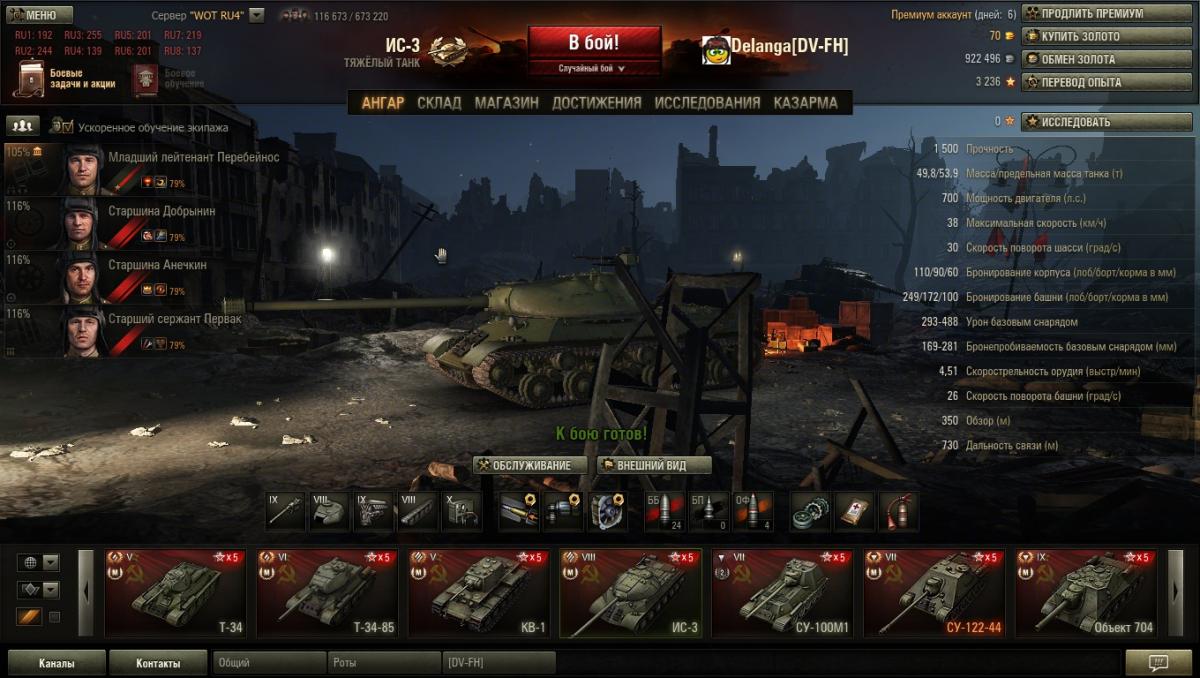Choose «Купить золото» button

point(1095,37)
